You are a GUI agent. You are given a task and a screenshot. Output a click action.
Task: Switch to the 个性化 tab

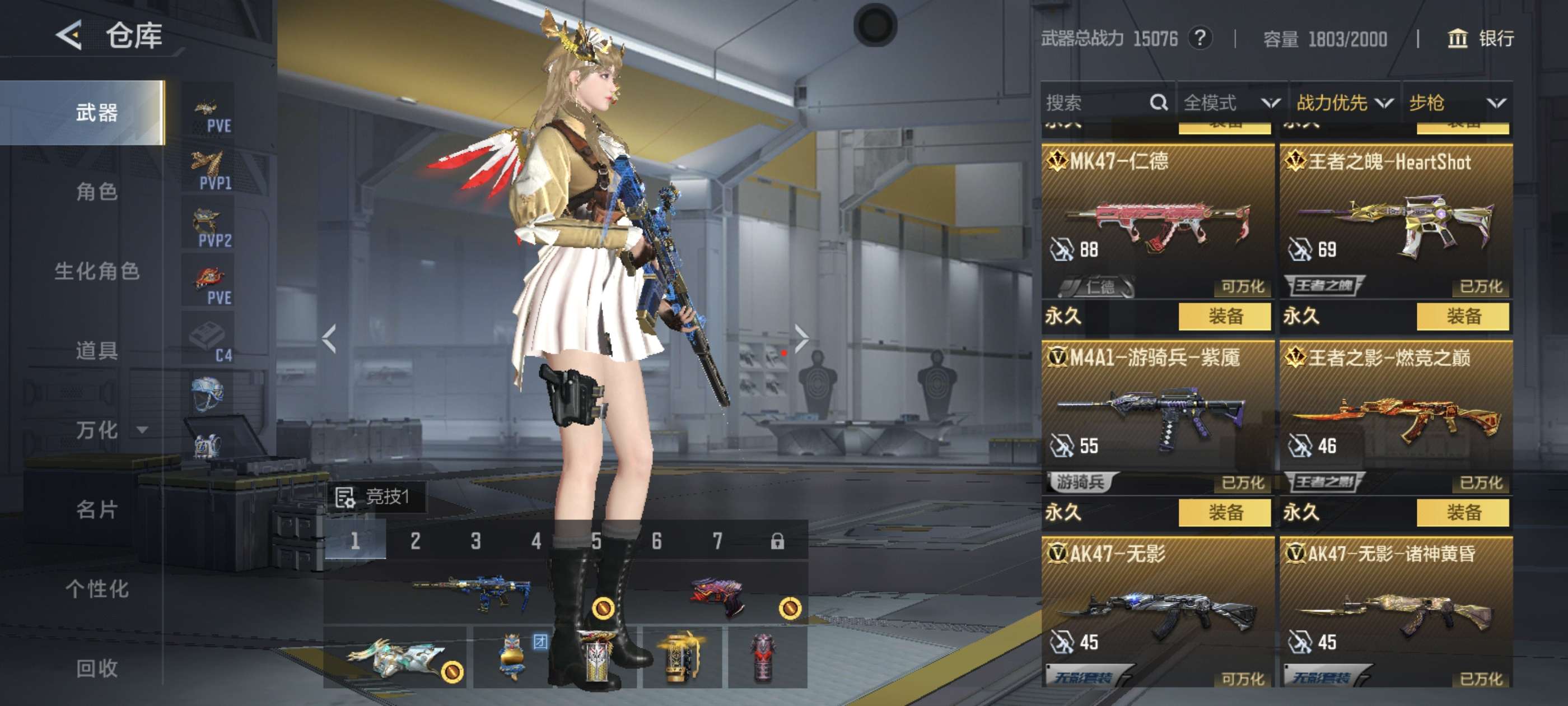[x=96, y=589]
